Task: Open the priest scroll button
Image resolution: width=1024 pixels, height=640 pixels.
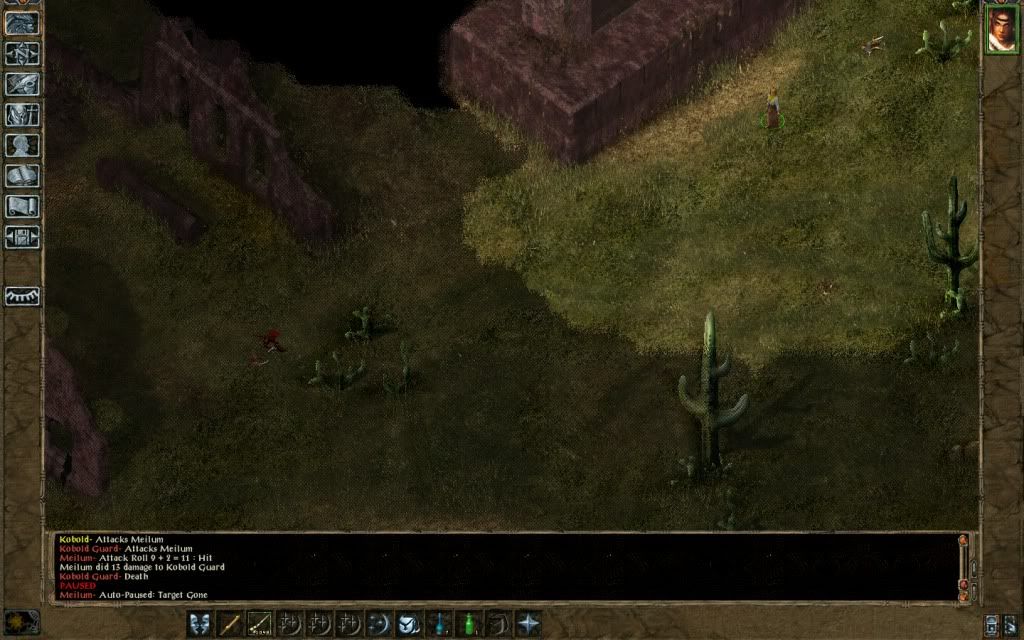Action: 21,207
